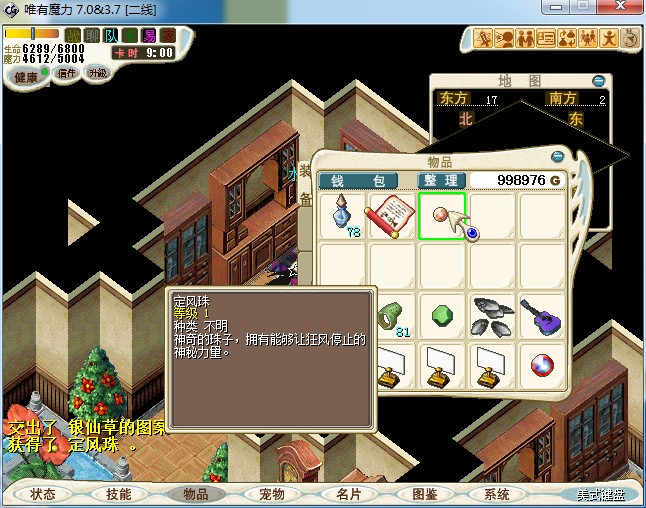This screenshot has height=508, width=646.
Task: Click the 整理 sort button in inventory
Action: 441,180
